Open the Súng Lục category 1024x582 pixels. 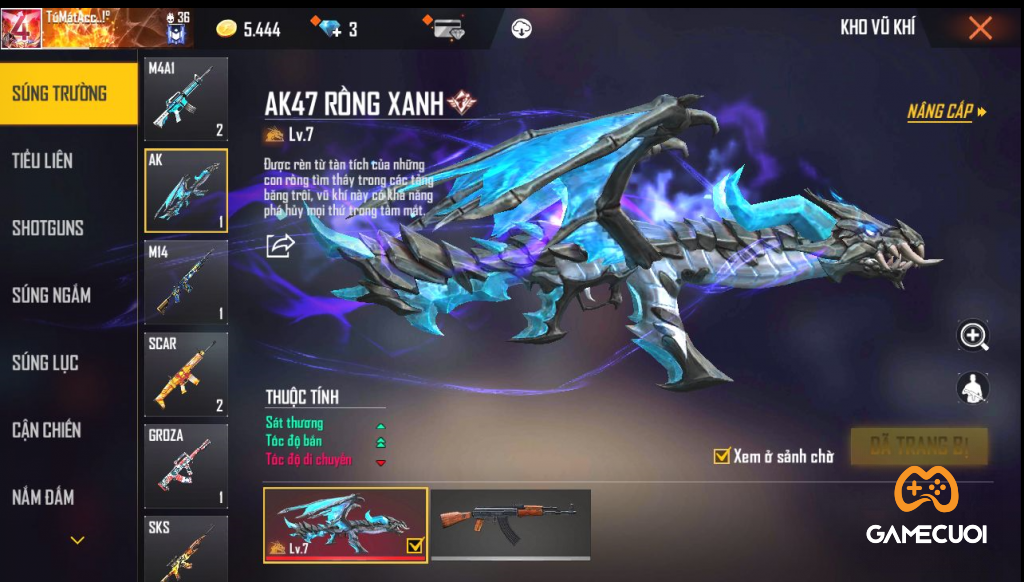45,363
